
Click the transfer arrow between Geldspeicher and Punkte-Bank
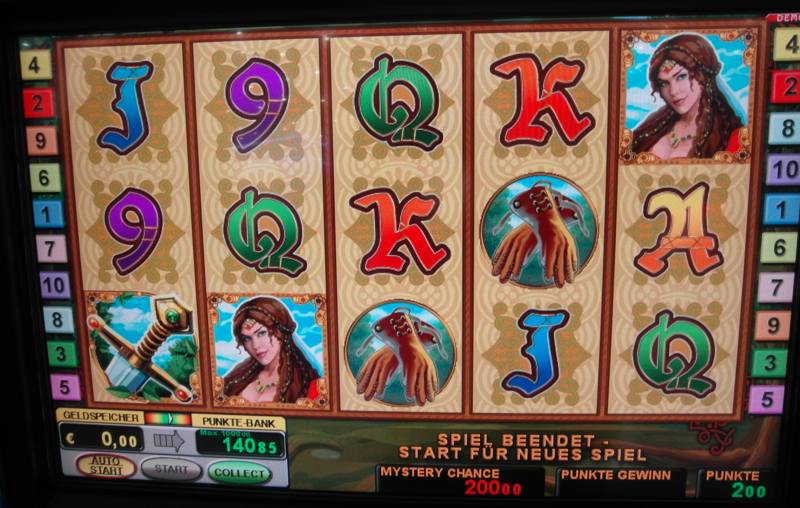click(x=169, y=440)
